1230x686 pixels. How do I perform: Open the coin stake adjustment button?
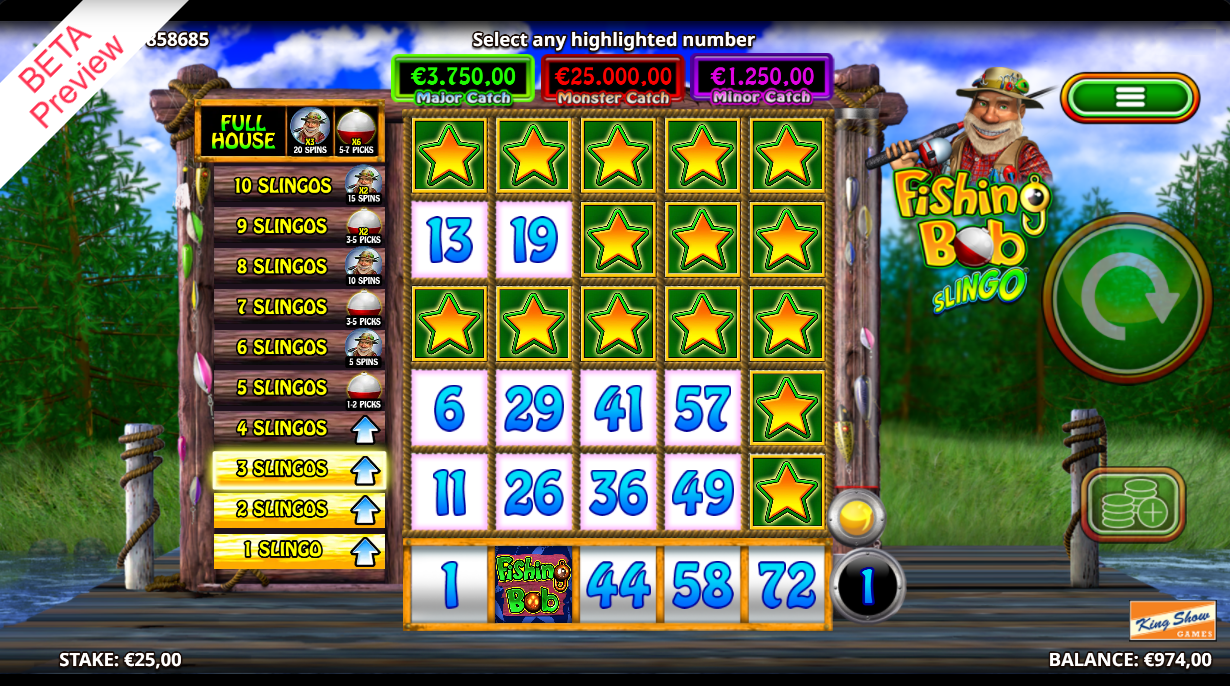tap(1132, 505)
